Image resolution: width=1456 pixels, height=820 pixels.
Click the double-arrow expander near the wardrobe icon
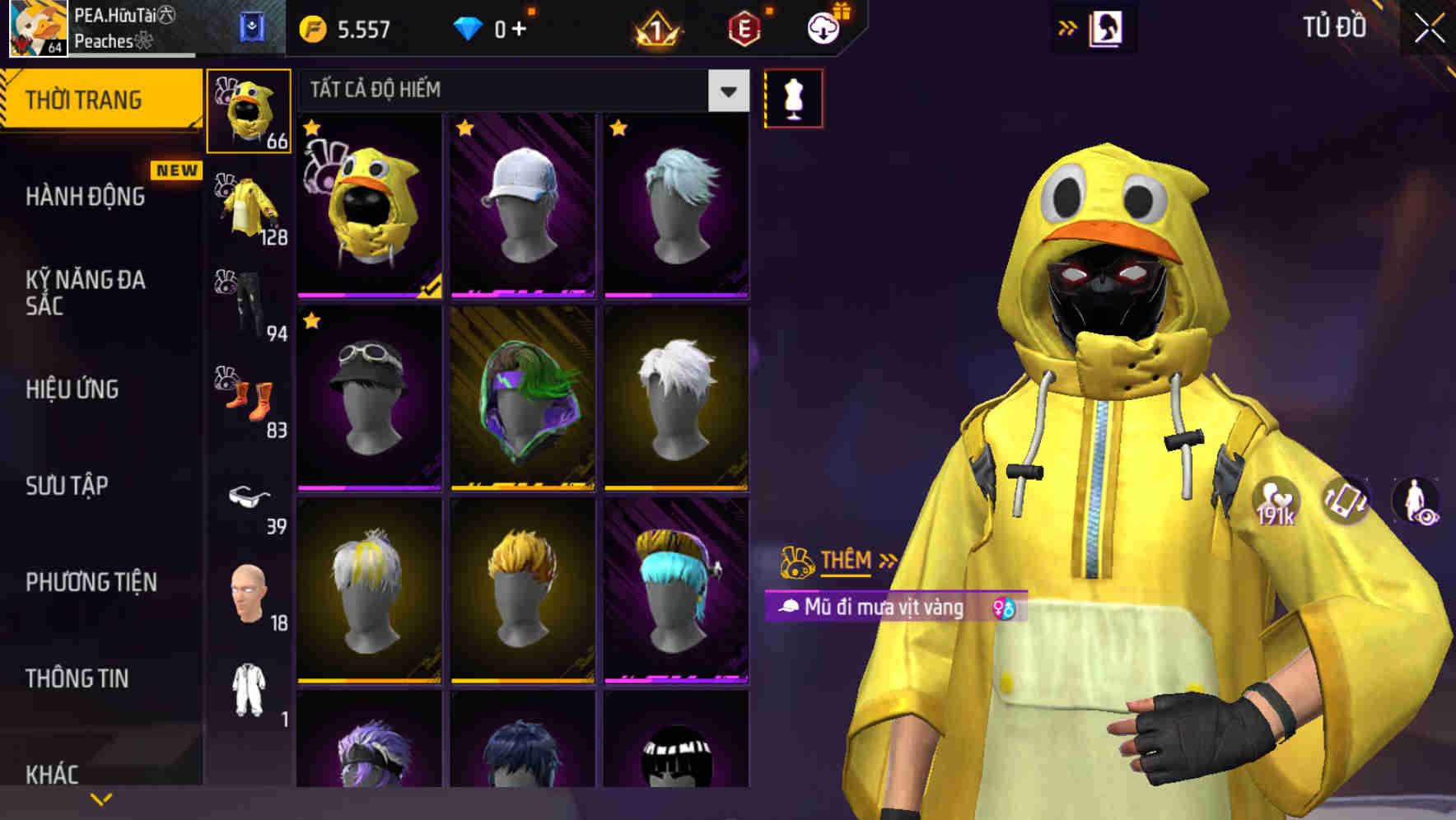coord(1068,26)
